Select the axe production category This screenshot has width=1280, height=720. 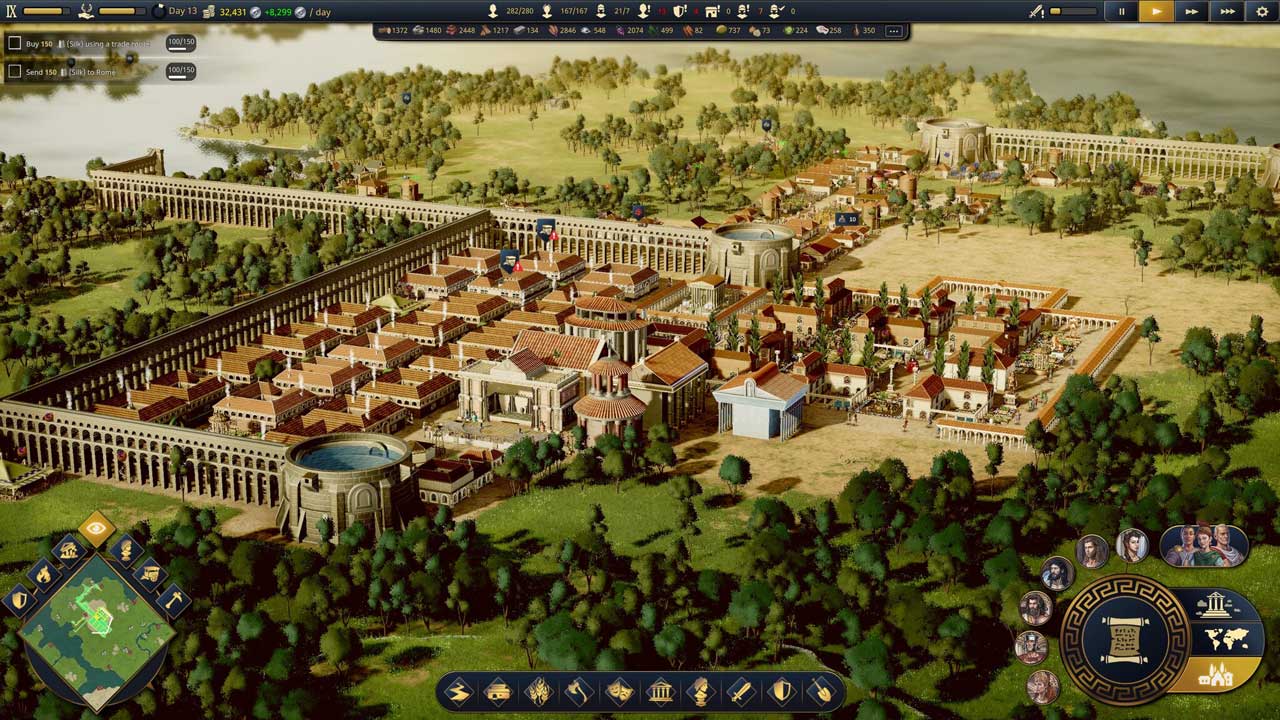click(579, 691)
